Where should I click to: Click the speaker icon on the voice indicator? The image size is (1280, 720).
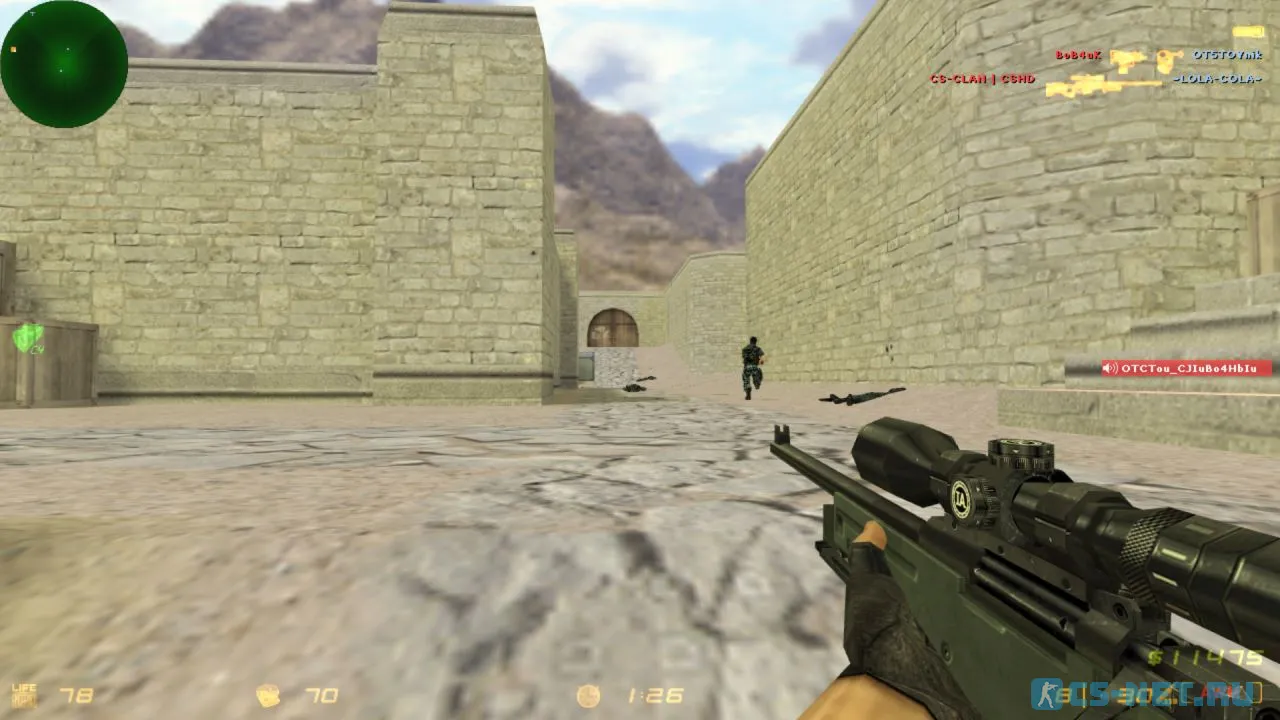(1108, 366)
